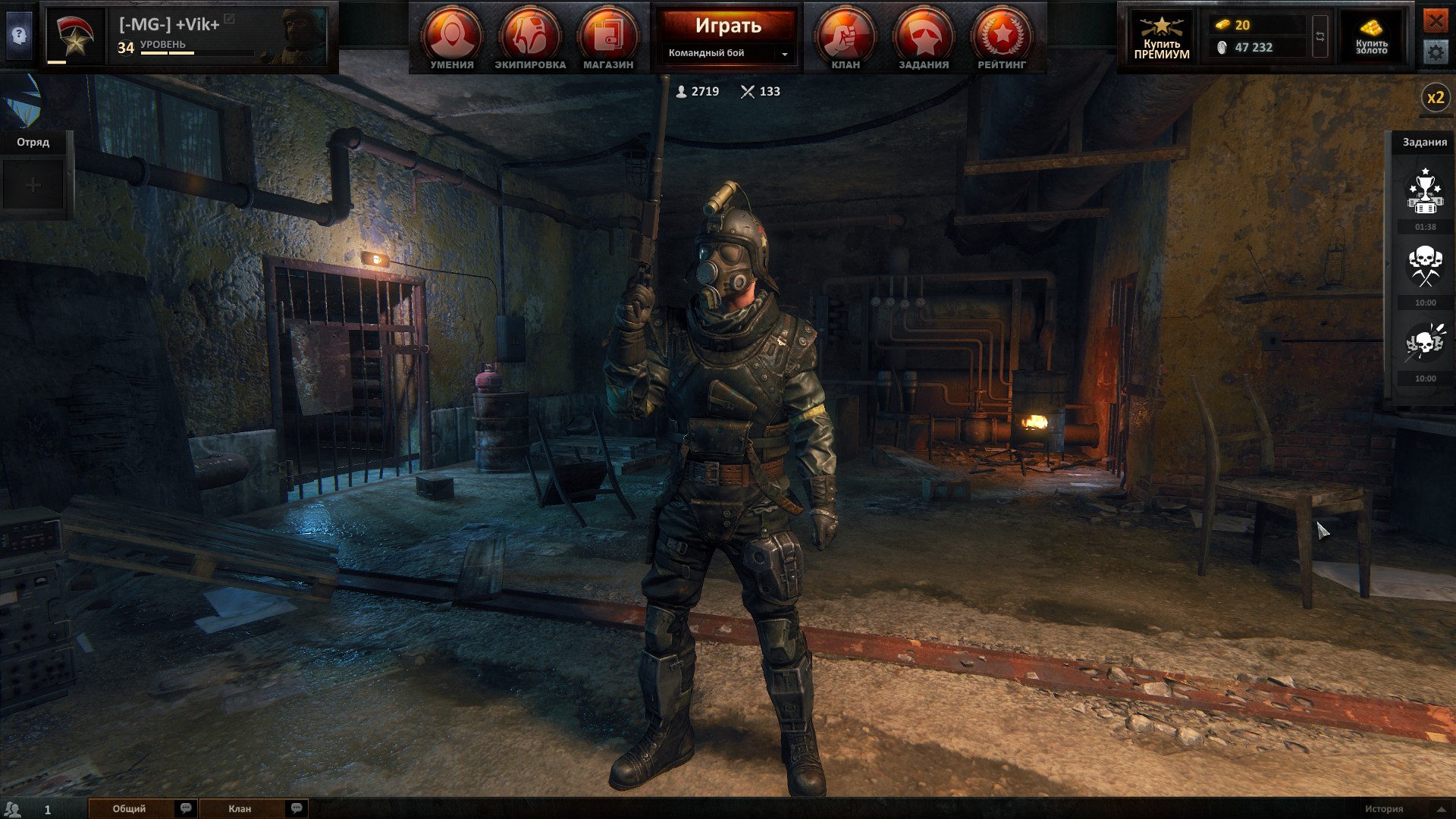Switch to the Общий chat tab
This screenshot has height=819, width=1456.
[130, 808]
